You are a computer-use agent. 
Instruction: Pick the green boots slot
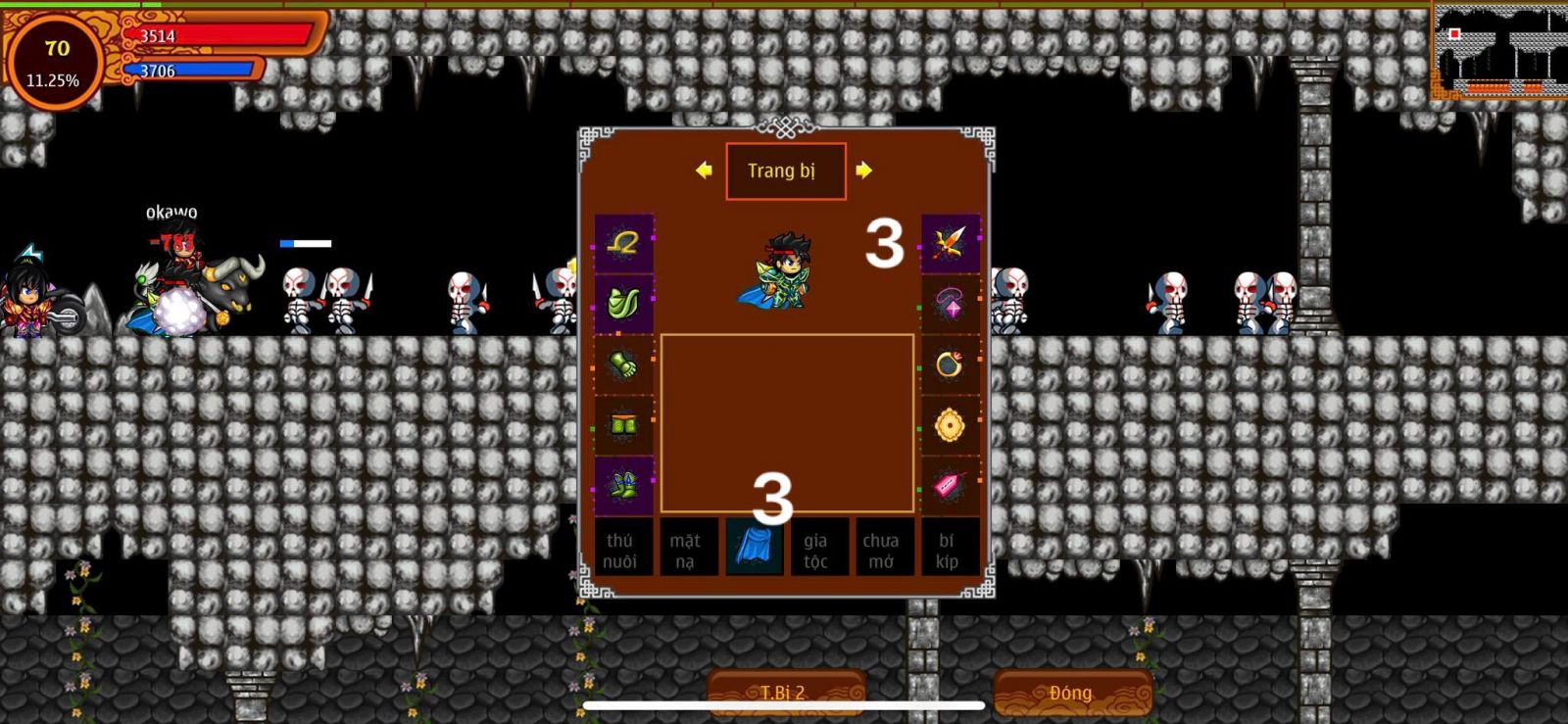(623, 485)
